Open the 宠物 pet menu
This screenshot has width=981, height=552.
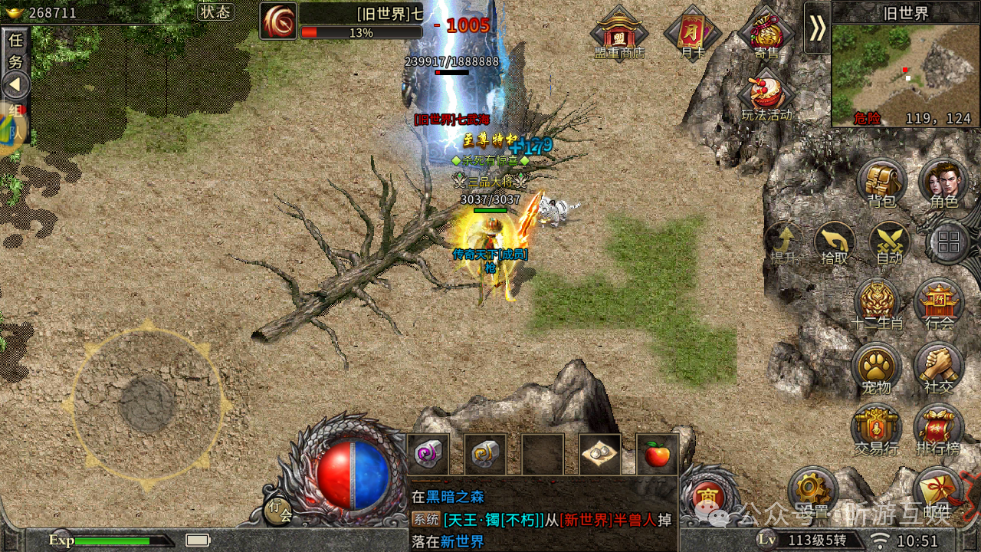[x=876, y=367]
